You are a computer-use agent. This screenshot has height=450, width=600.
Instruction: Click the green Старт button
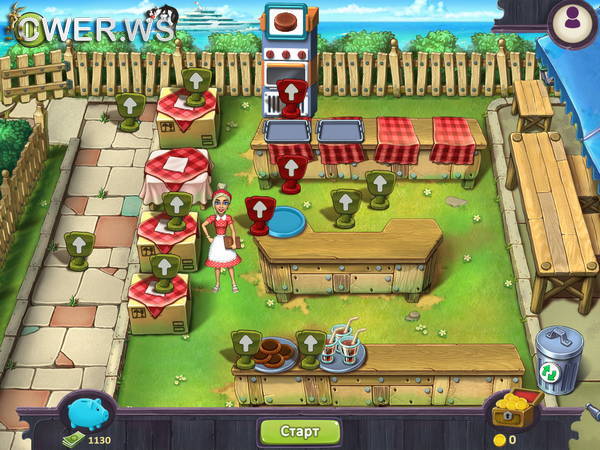click(x=299, y=432)
